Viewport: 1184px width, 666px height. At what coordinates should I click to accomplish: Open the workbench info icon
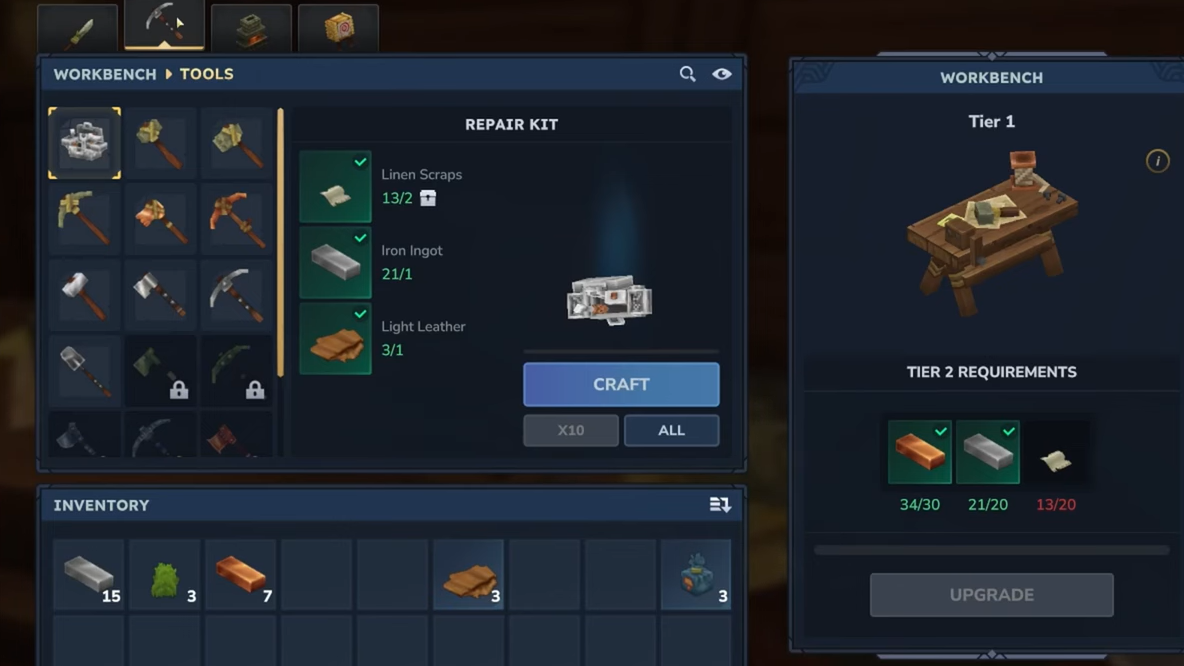pos(1157,161)
